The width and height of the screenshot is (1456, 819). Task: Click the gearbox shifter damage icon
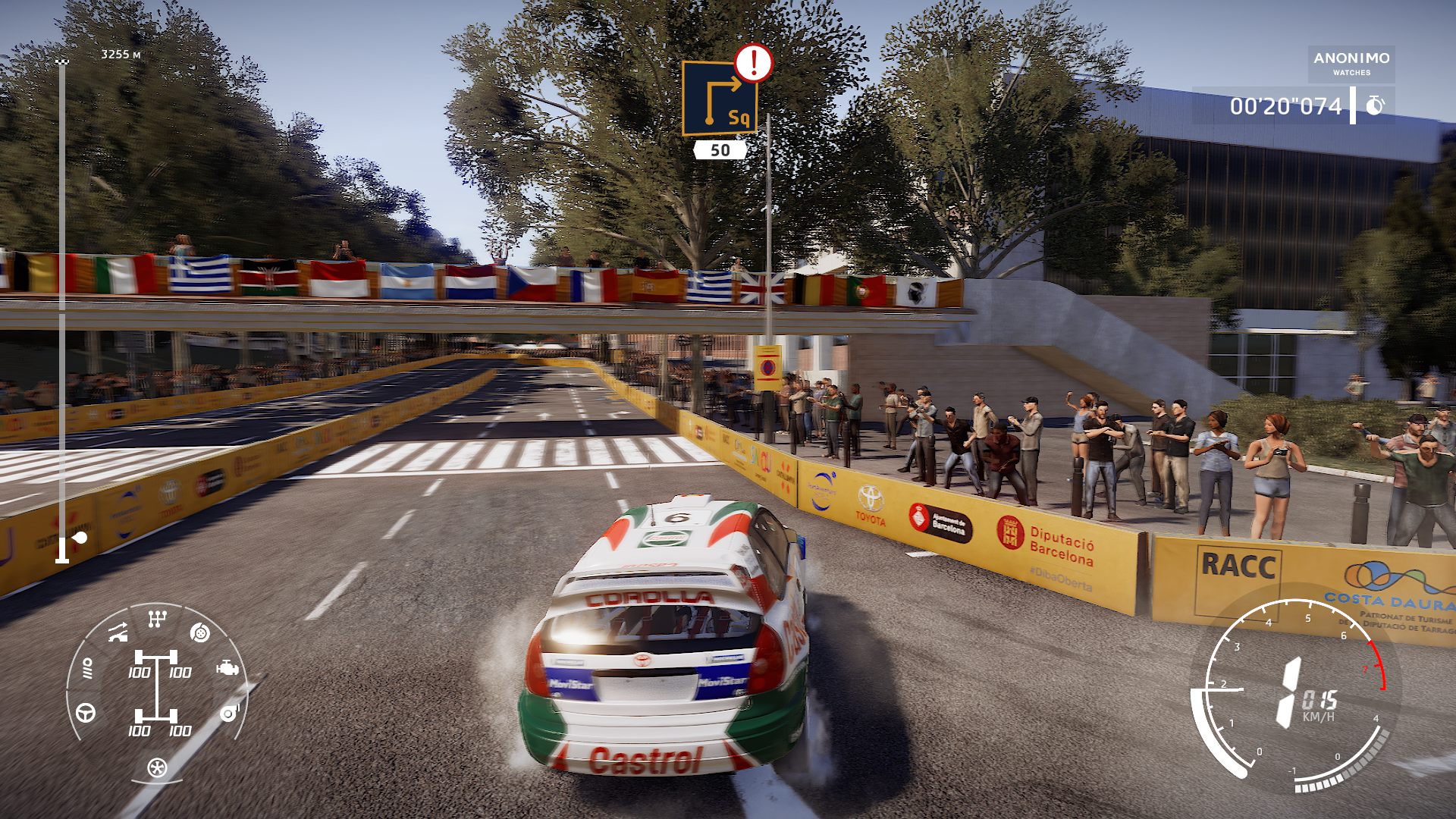coord(157,620)
